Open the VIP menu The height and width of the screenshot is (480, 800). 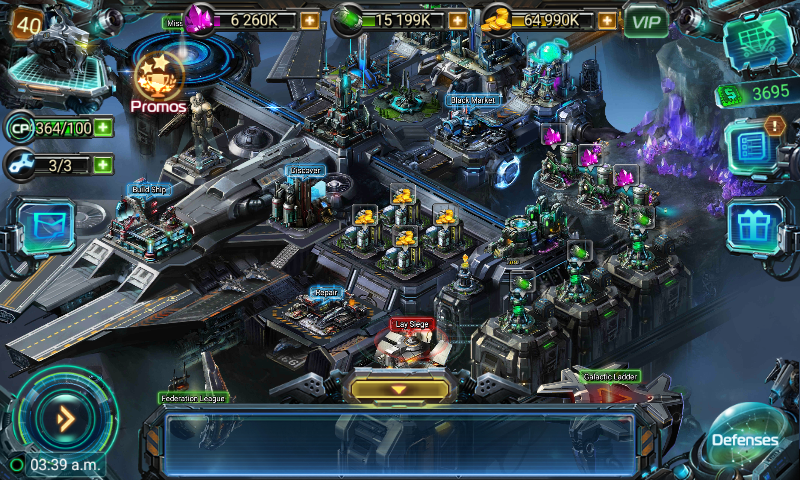pos(646,20)
